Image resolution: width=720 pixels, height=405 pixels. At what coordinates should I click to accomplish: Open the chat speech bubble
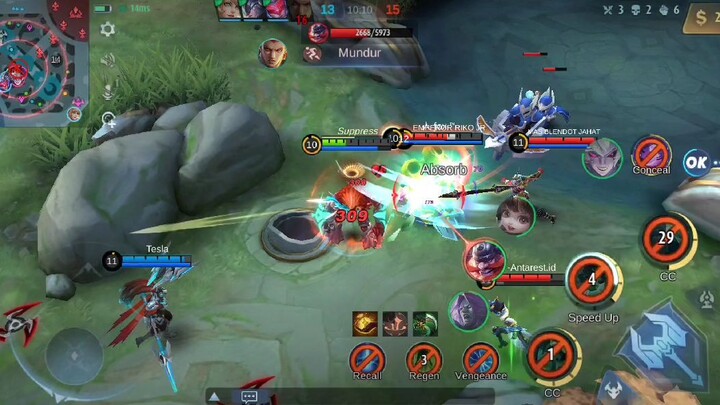[250, 397]
